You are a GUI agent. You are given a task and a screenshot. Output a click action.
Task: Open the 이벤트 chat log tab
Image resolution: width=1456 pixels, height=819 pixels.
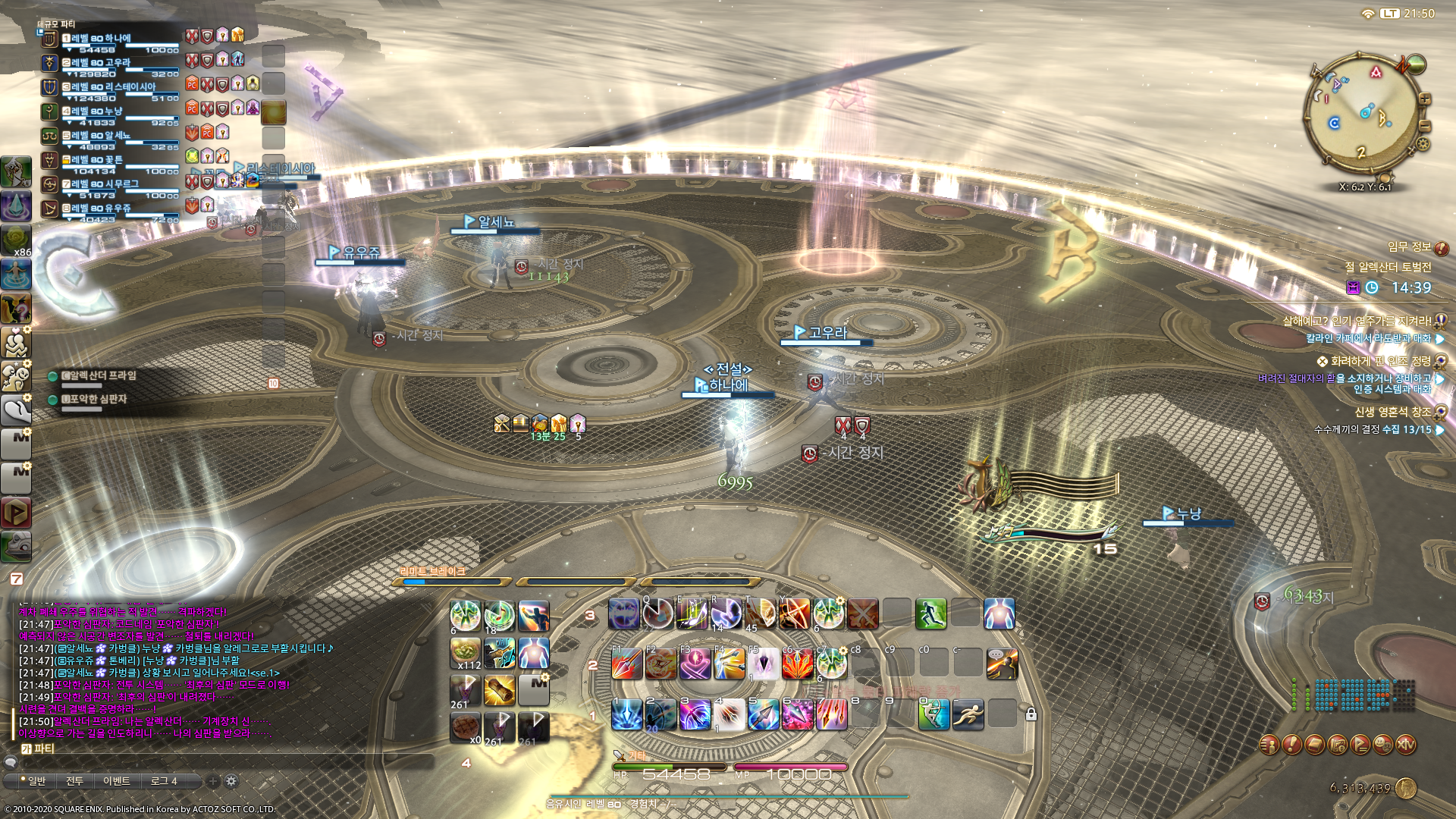tap(116, 781)
